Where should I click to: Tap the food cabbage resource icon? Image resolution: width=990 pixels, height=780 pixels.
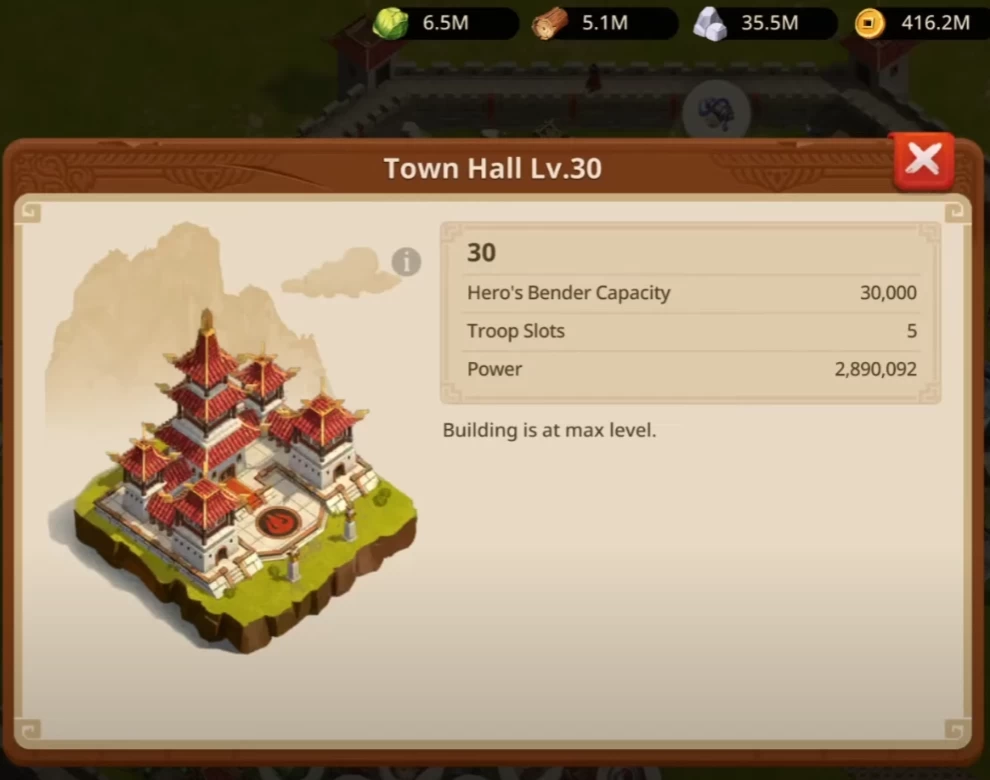(x=390, y=24)
